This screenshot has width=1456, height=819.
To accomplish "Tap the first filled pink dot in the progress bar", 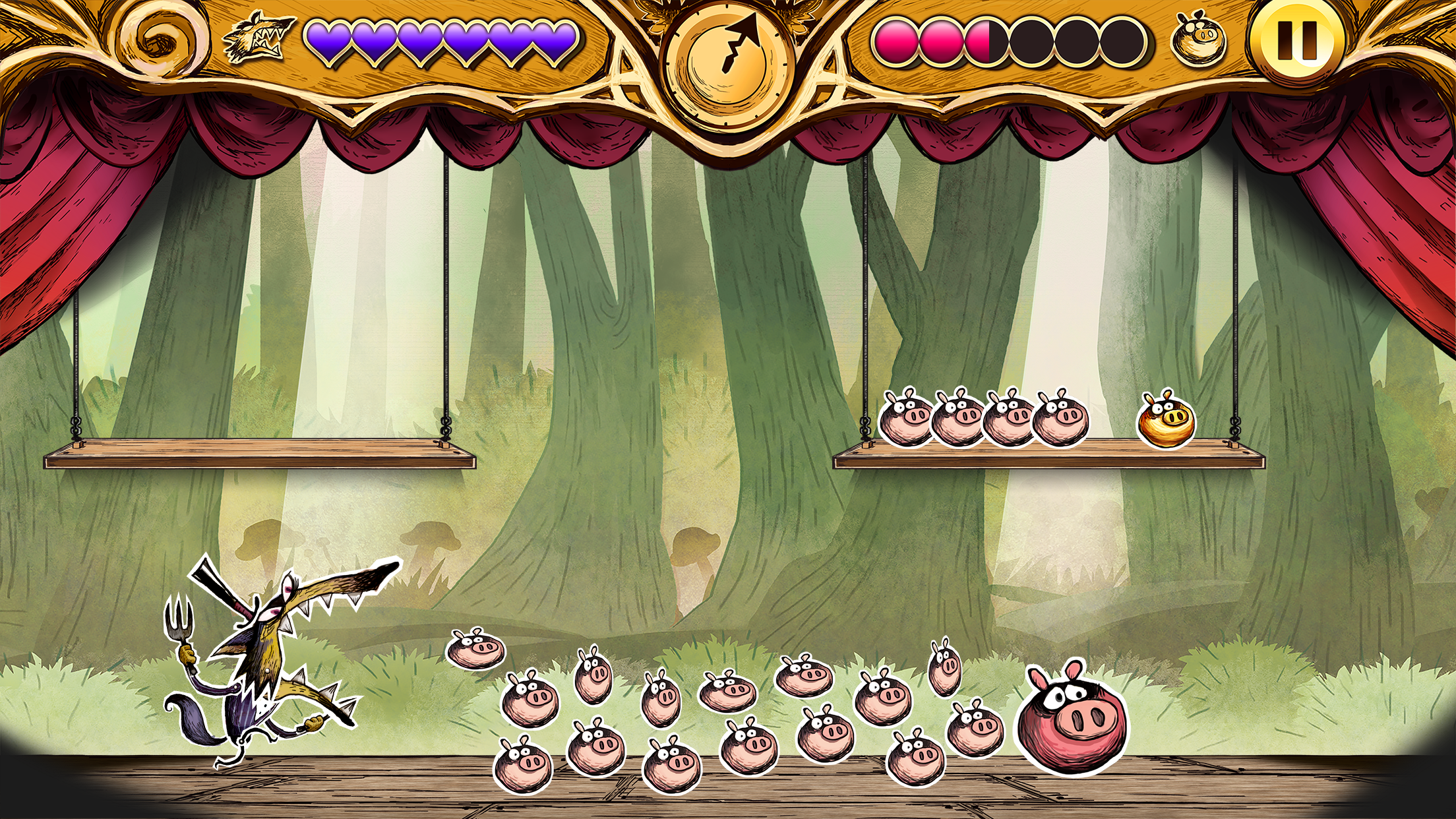I will (897, 41).
